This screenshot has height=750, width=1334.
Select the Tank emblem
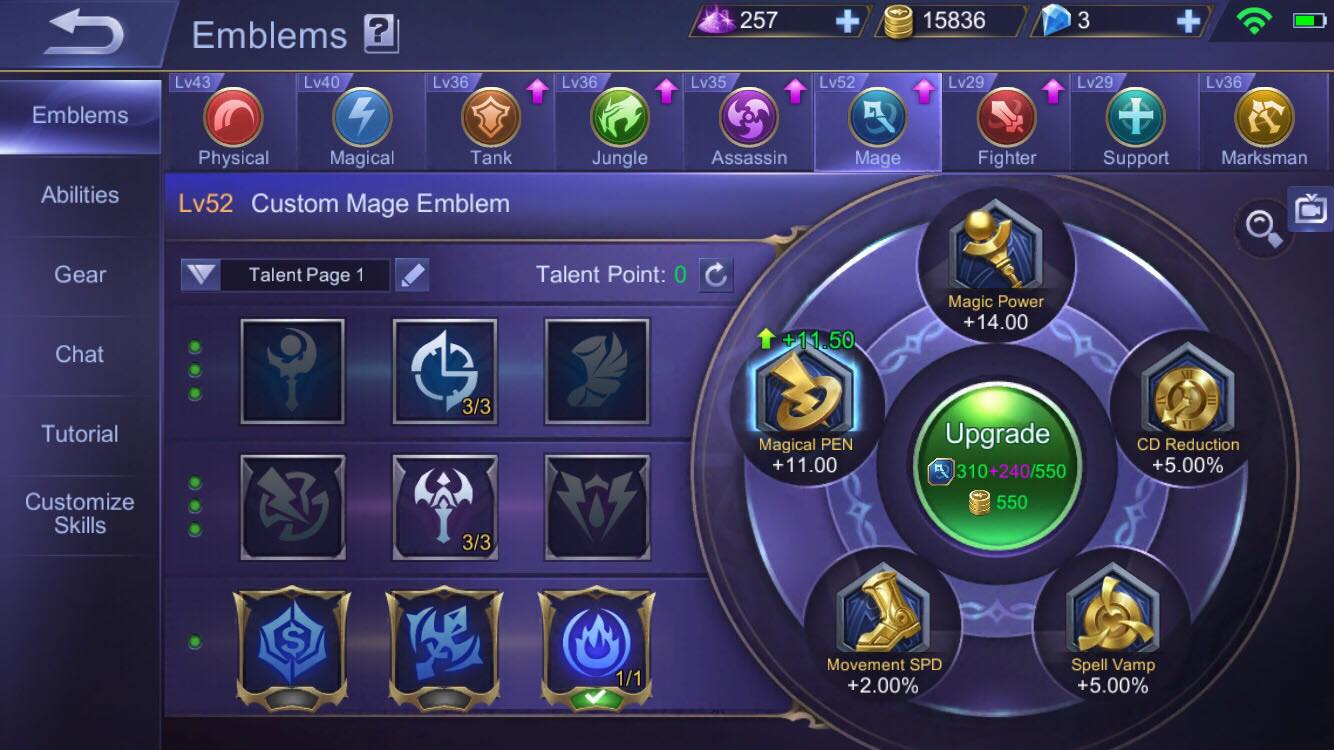tap(489, 120)
